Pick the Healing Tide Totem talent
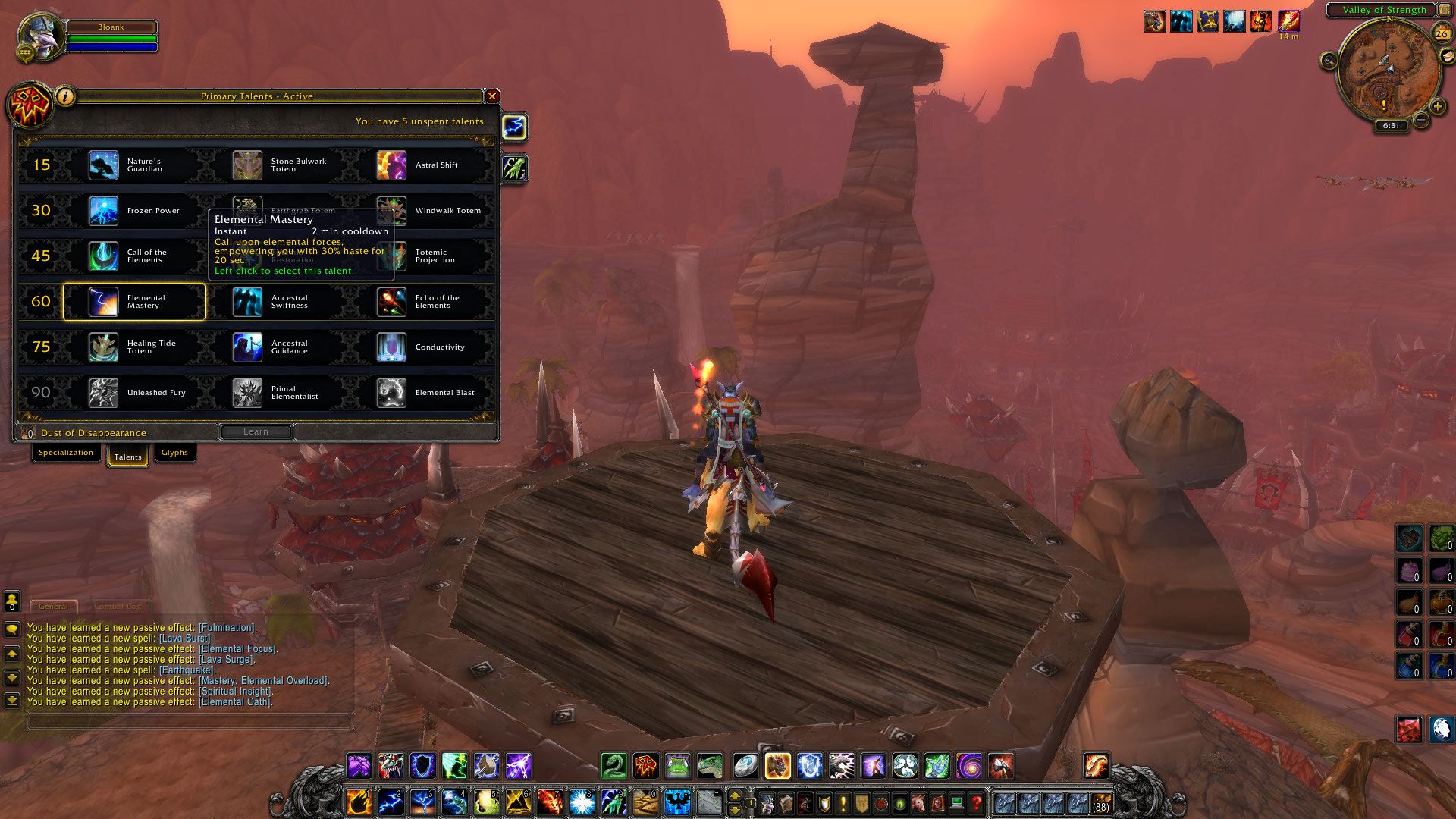The height and width of the screenshot is (819, 1456). [133, 347]
